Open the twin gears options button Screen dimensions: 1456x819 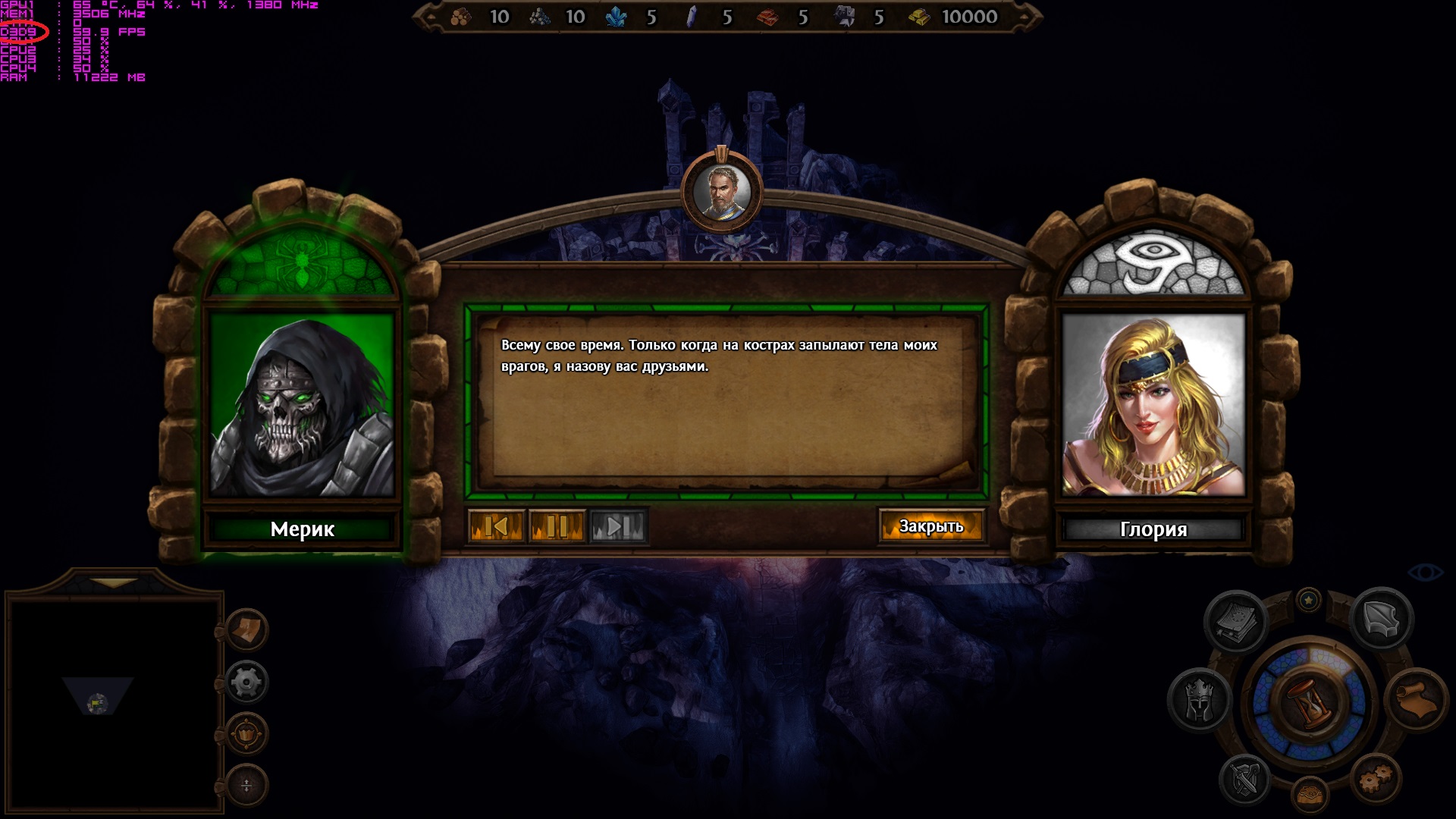[1376, 778]
